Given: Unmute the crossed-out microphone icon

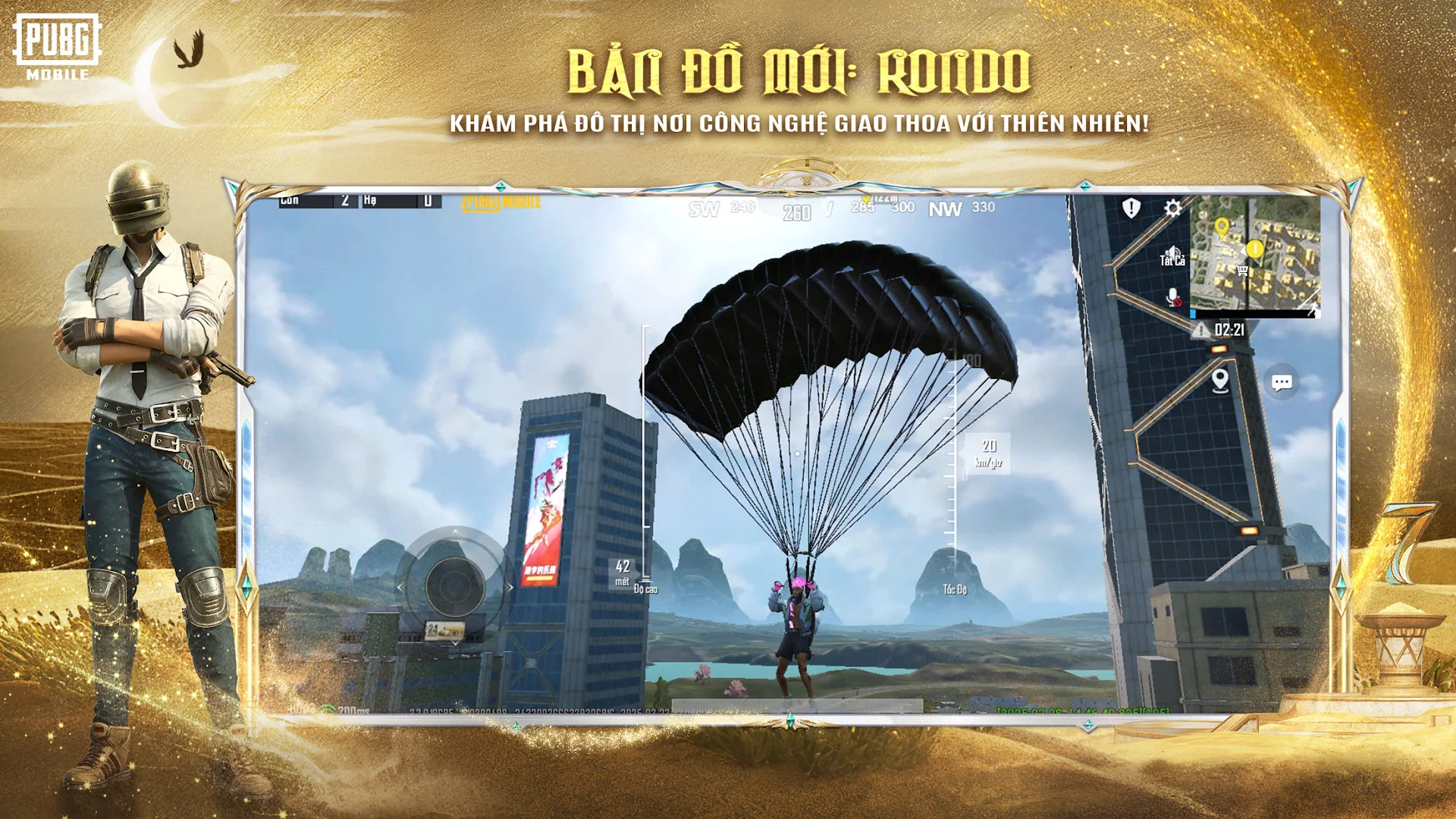Looking at the screenshot, I should tap(1173, 297).
